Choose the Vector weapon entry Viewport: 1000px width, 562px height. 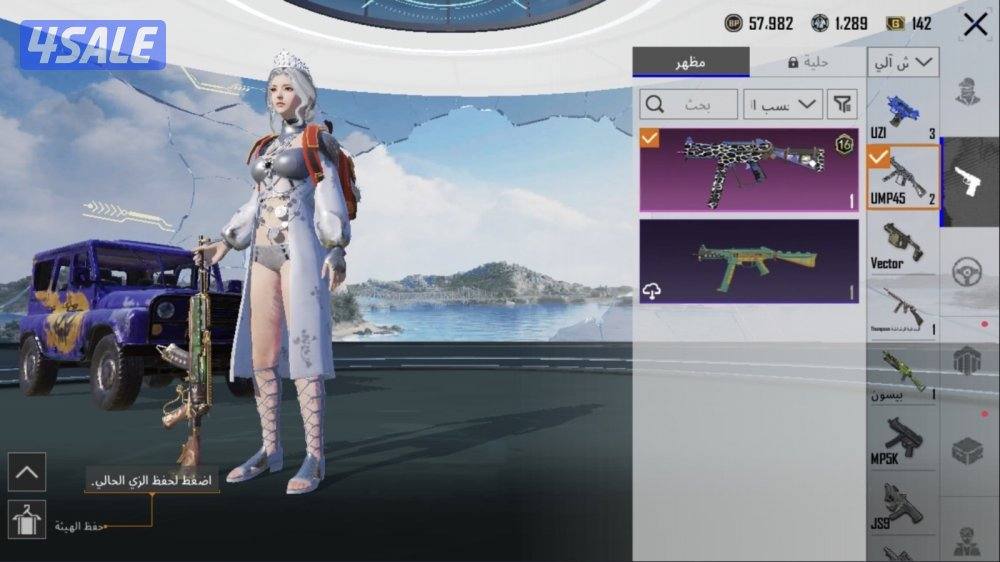click(902, 245)
